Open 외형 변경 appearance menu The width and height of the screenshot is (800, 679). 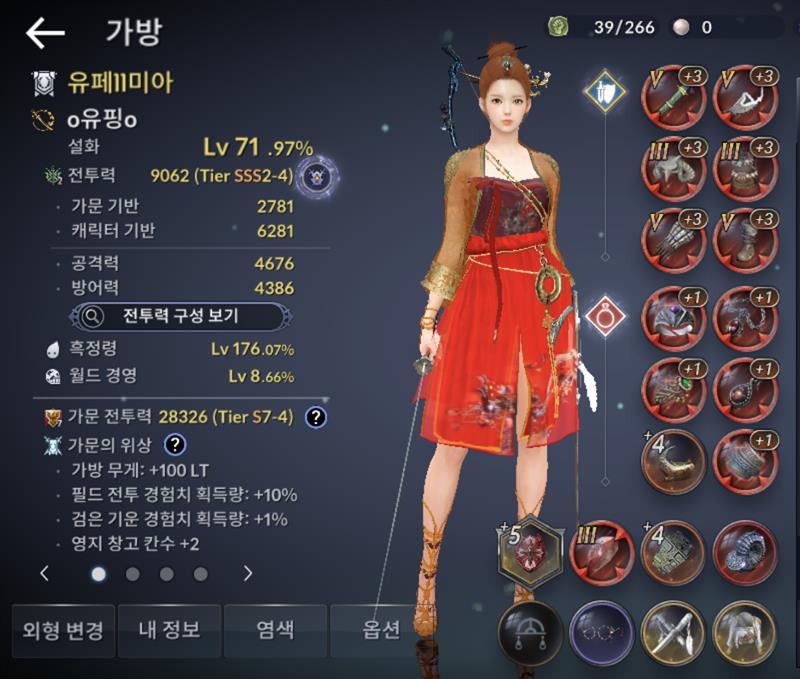62,631
